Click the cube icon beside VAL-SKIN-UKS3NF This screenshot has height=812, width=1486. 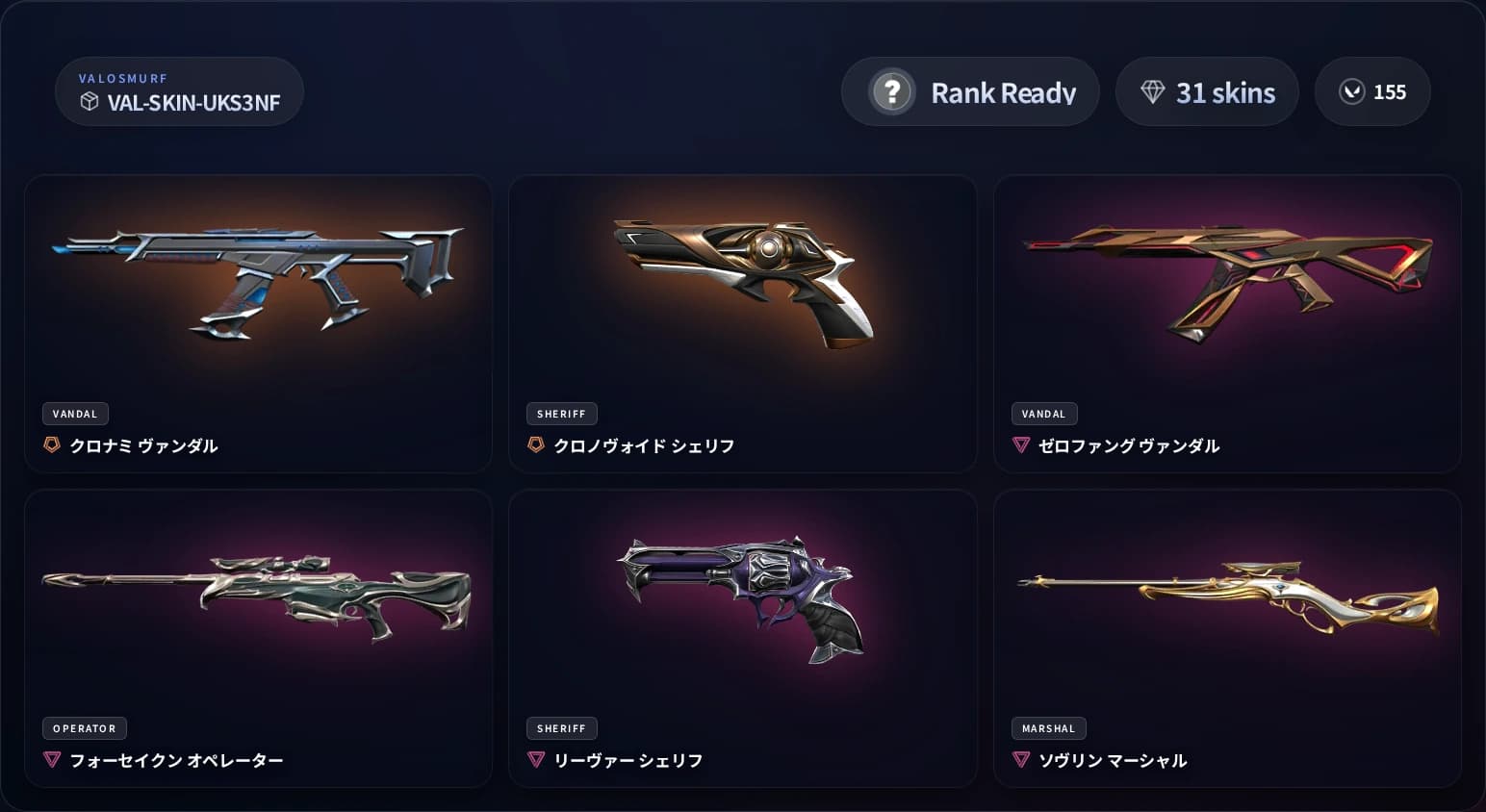[90, 102]
